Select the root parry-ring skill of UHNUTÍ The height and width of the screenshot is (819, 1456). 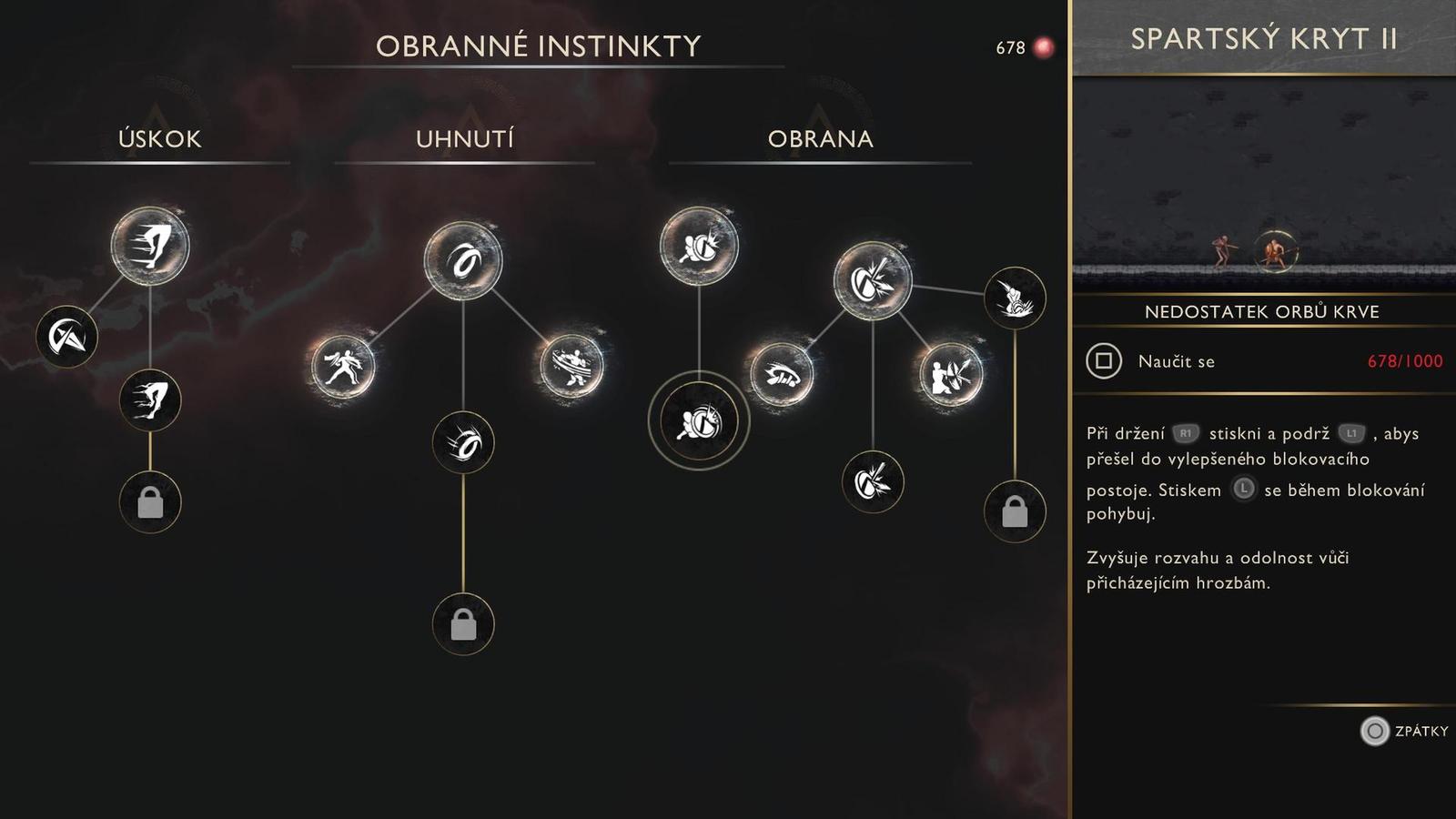click(464, 259)
